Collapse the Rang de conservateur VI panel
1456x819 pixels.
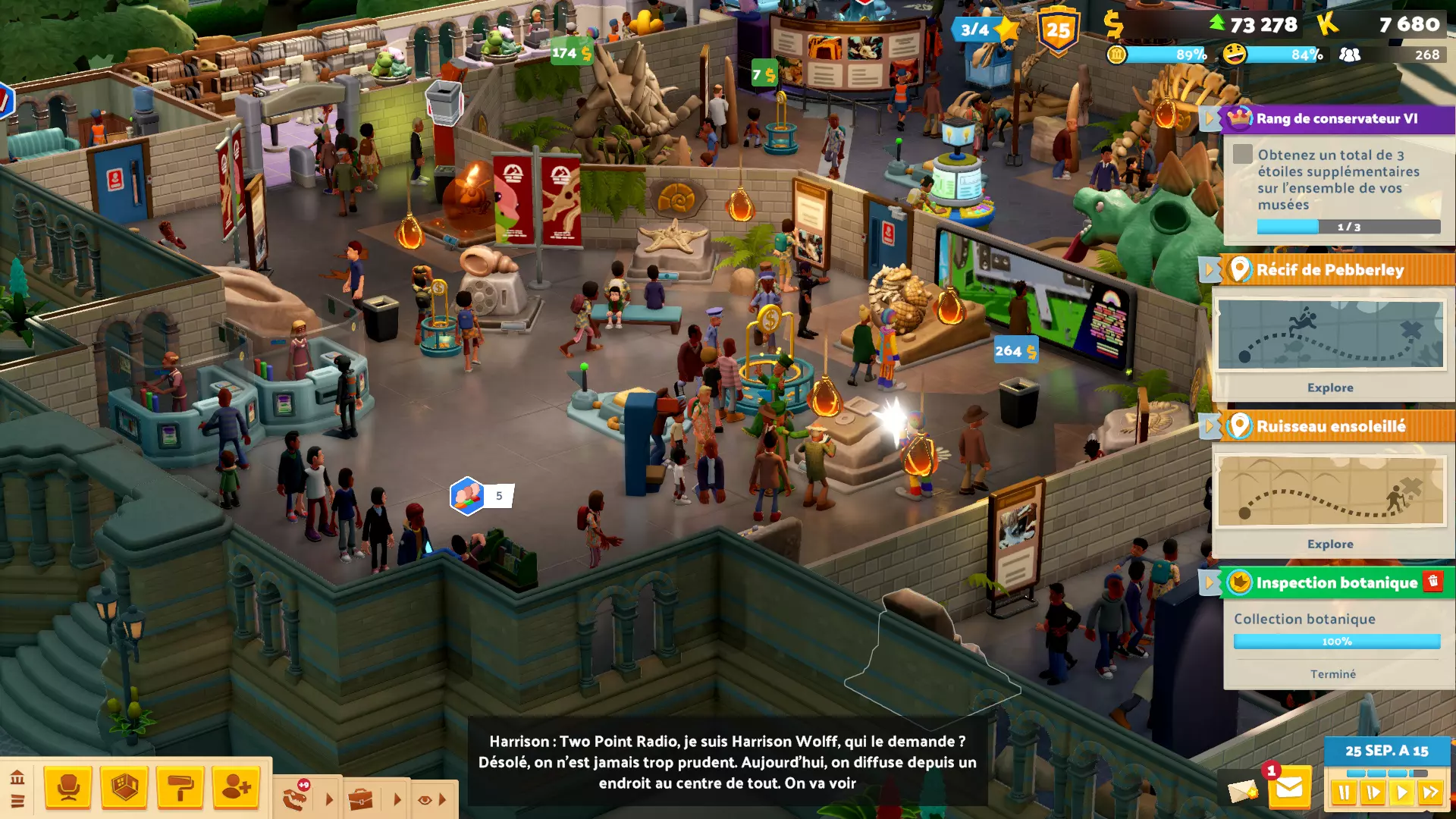(x=1209, y=119)
